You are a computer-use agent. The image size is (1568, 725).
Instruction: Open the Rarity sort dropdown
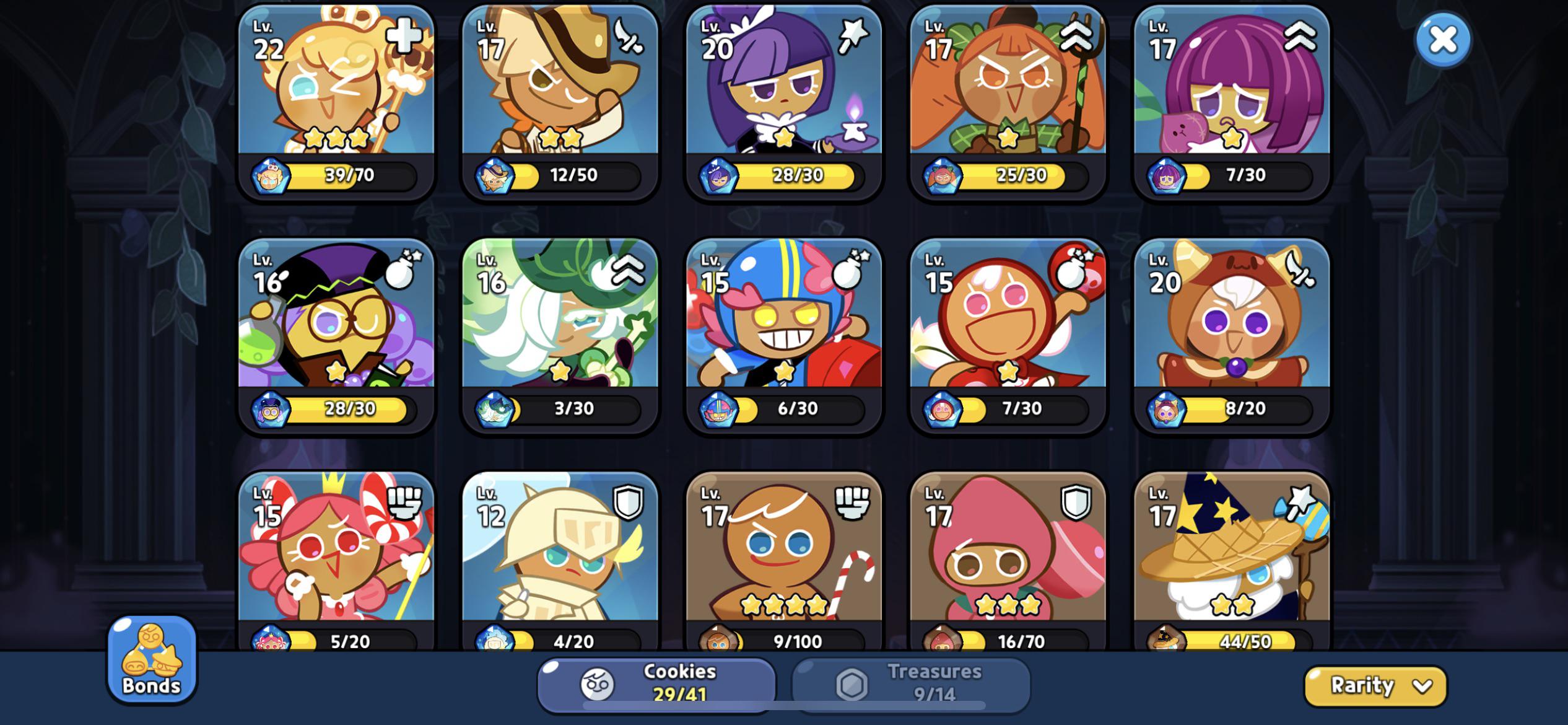[1375, 685]
